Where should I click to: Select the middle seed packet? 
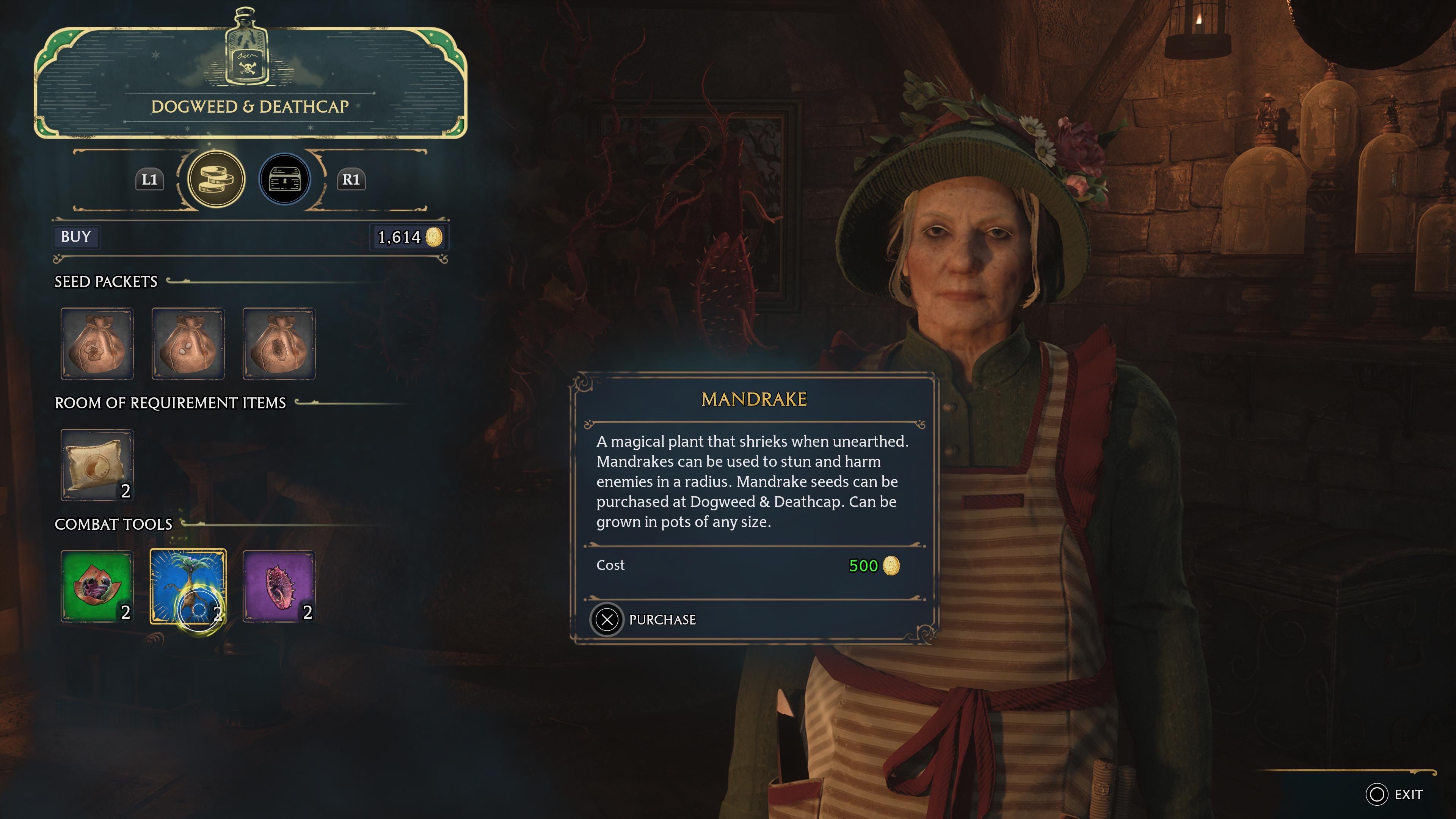188,344
